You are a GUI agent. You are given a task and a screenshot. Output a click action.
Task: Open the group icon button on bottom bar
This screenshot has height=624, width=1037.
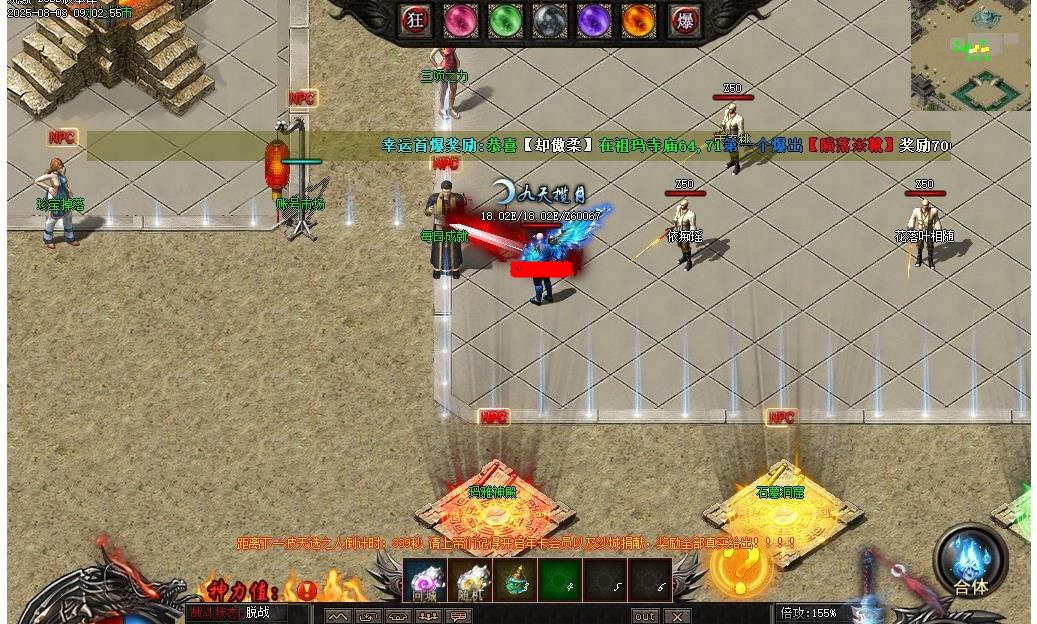click(428, 616)
